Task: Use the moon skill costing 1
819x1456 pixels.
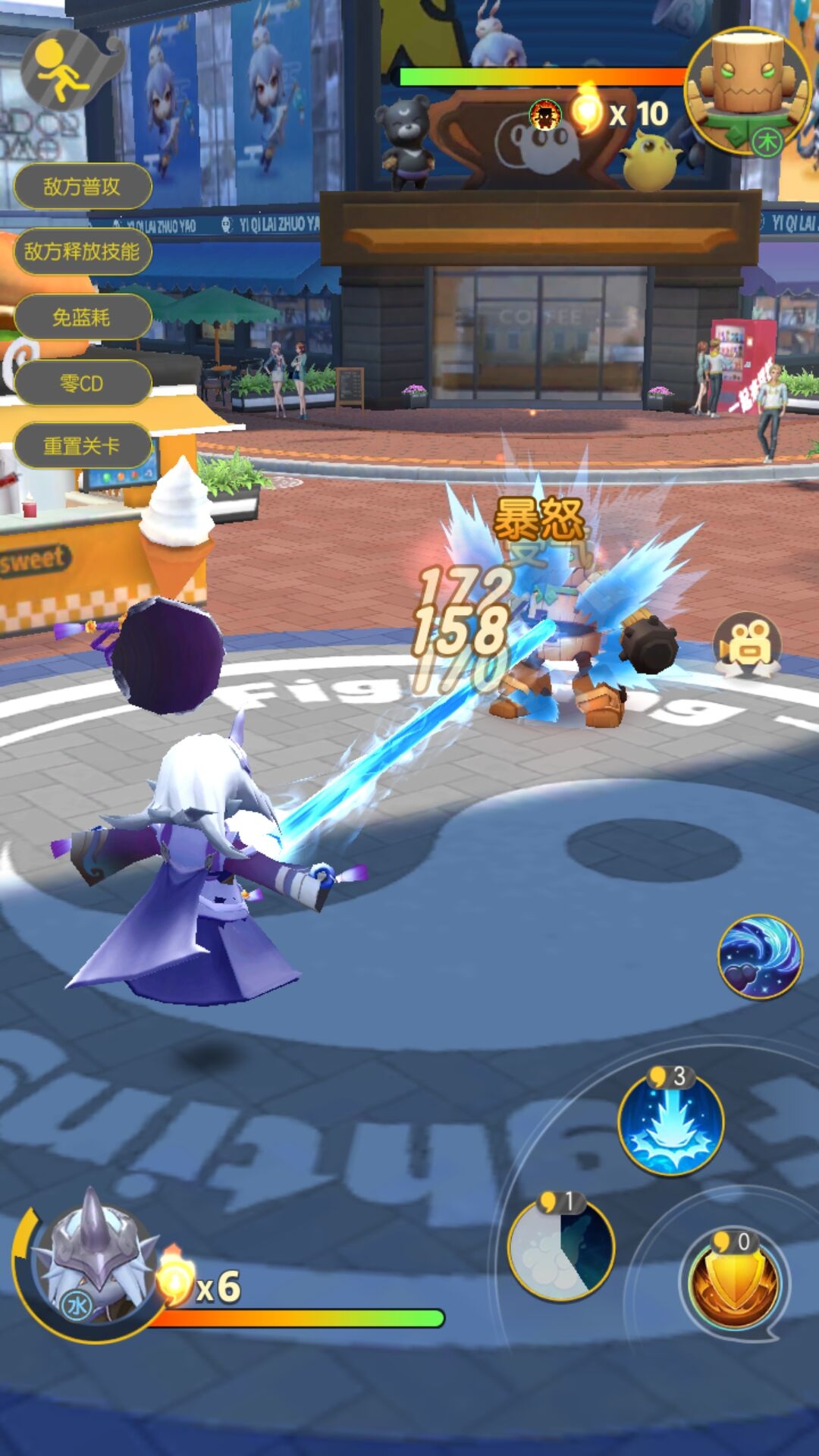Action: tap(561, 1248)
